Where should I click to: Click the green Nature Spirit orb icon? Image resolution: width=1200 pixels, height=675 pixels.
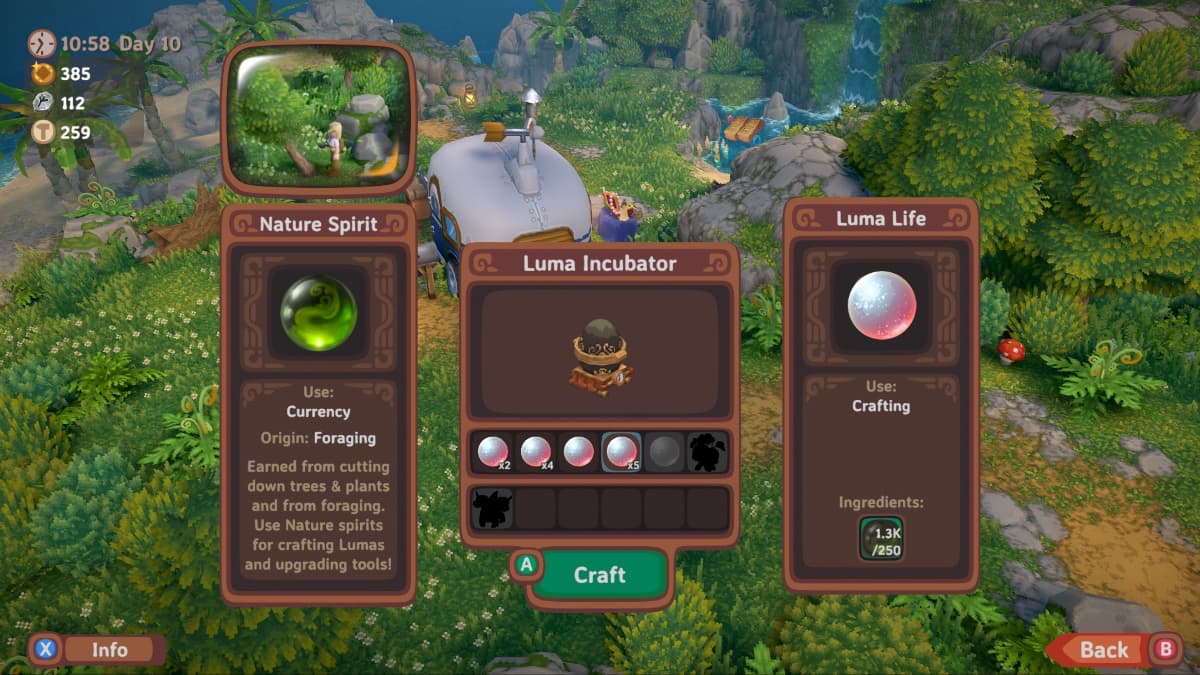(318, 312)
